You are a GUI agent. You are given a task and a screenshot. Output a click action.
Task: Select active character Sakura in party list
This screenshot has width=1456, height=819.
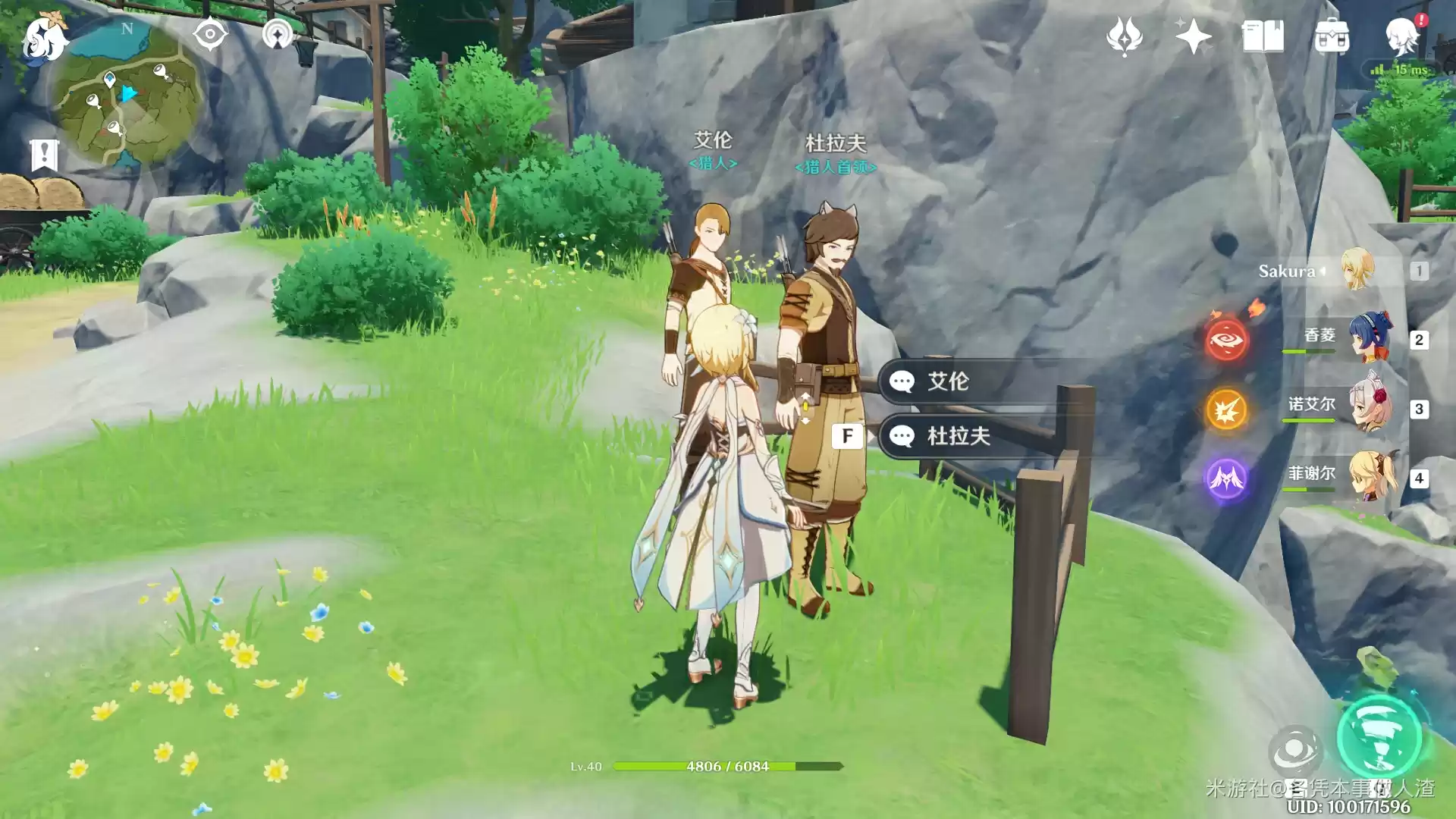[x=1335, y=271]
